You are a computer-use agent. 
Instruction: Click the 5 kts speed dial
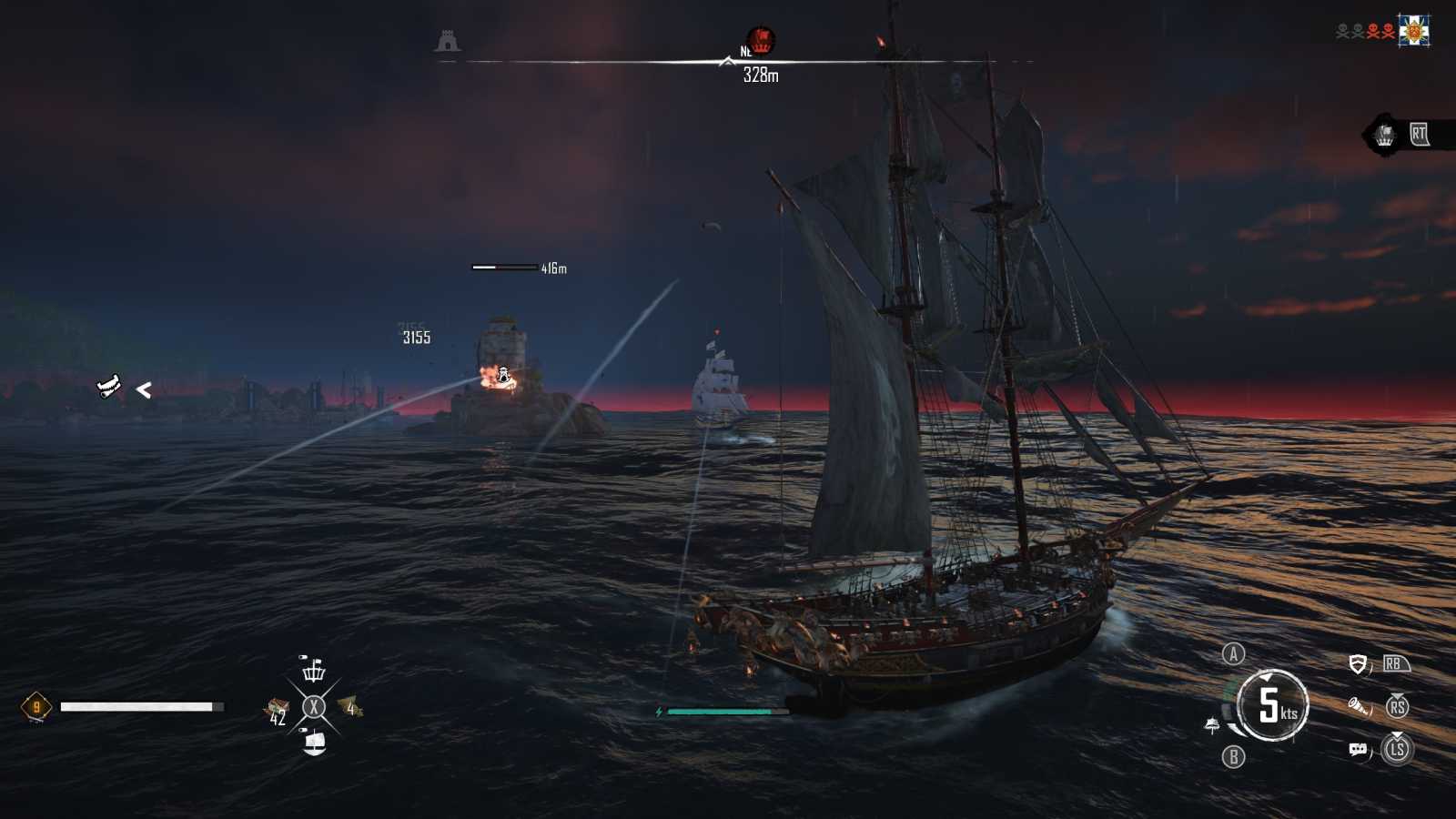point(1272,705)
